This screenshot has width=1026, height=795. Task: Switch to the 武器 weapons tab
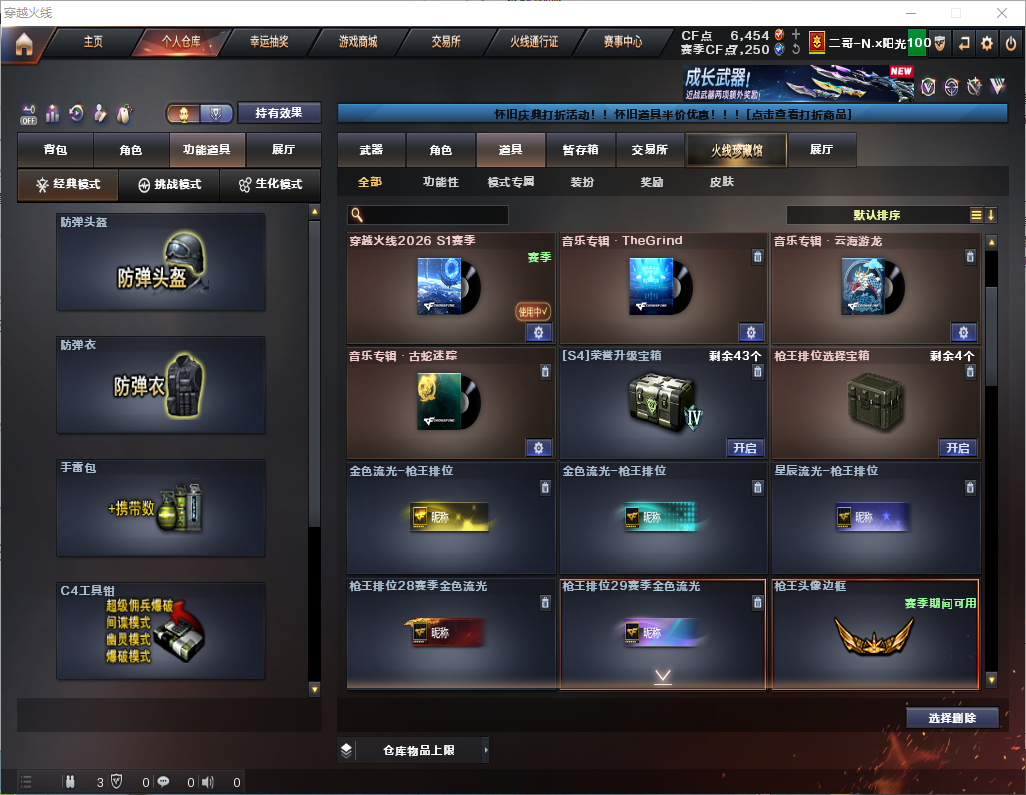tap(371, 150)
